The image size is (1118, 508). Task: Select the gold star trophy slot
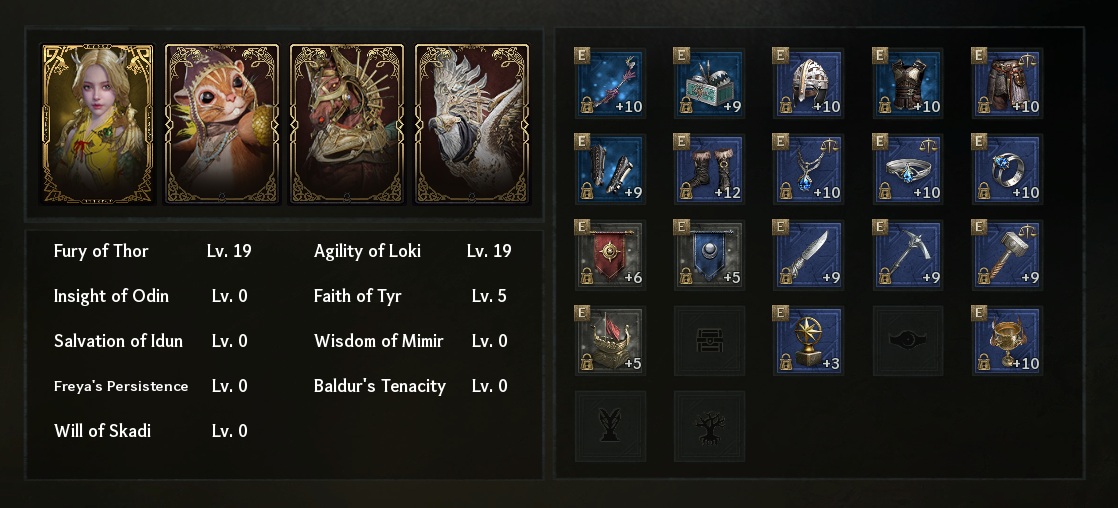point(808,341)
